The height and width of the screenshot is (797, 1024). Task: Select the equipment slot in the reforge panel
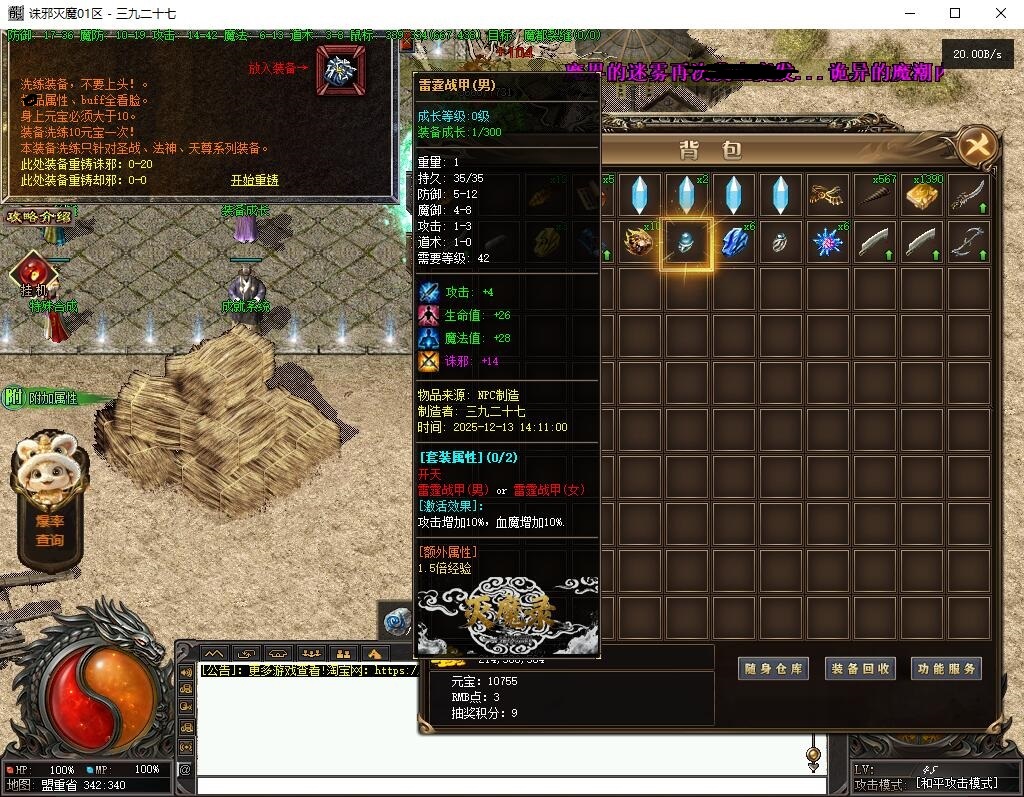point(341,69)
